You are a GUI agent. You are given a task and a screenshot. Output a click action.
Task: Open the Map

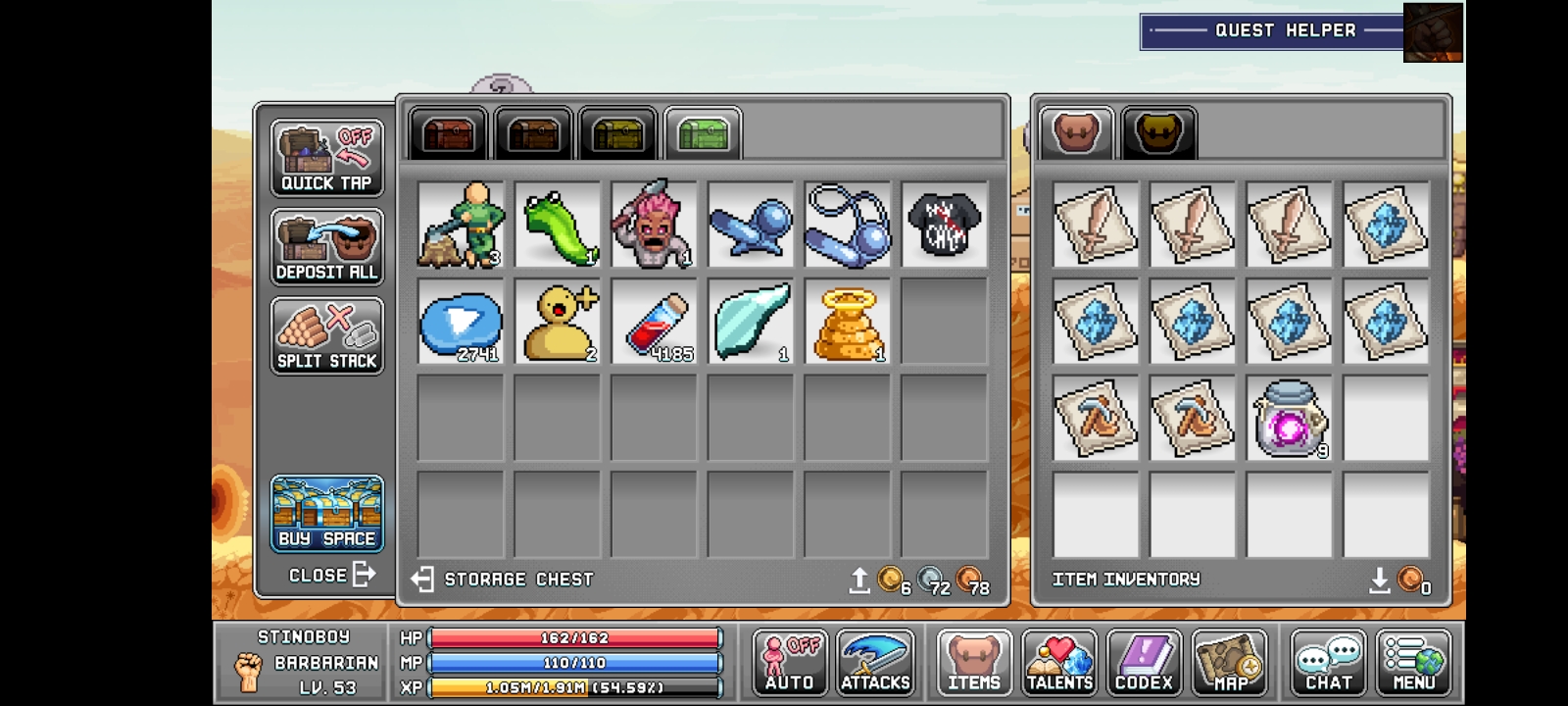(x=1230, y=663)
